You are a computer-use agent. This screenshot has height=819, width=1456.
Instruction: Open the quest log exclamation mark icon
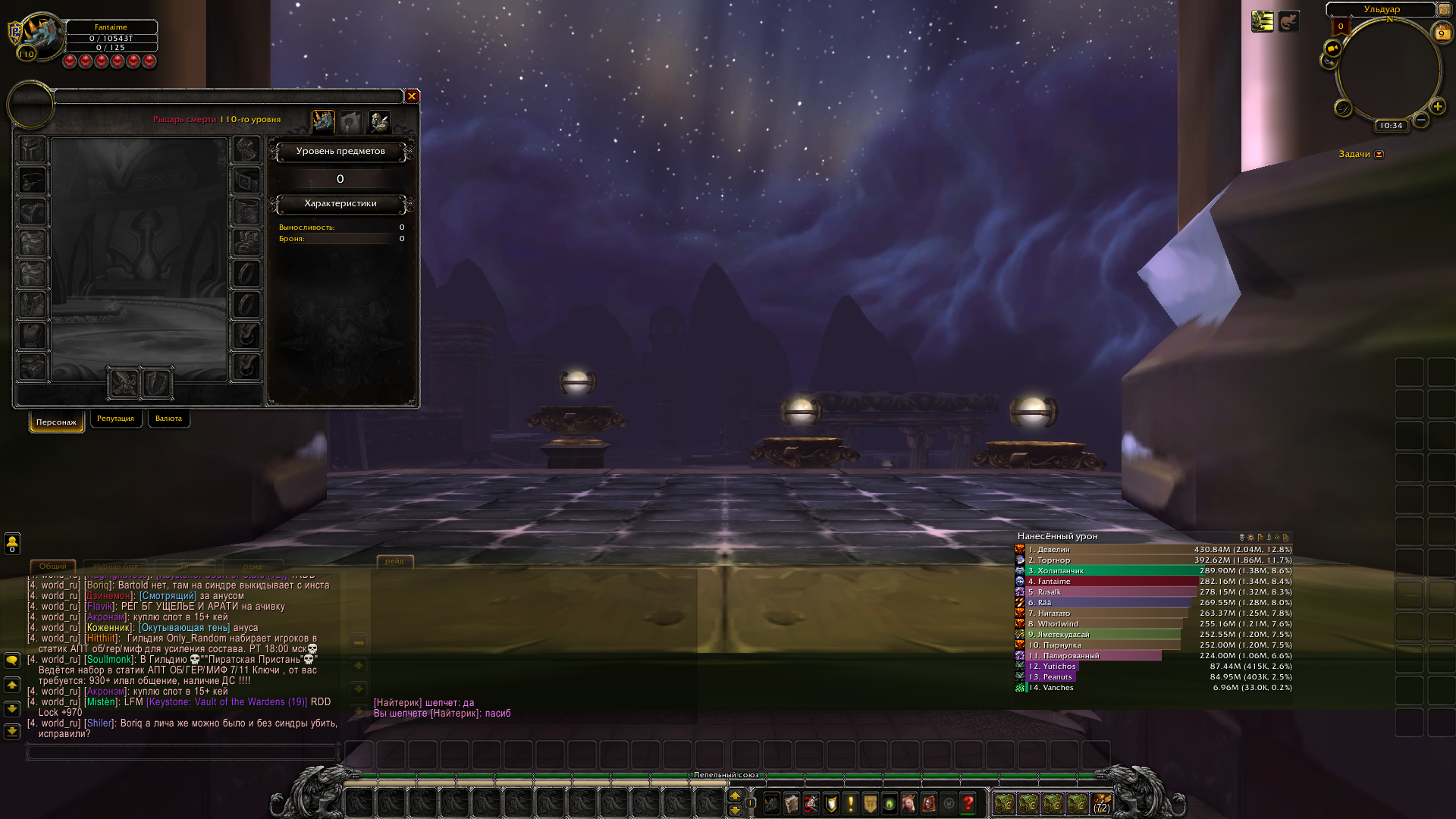pos(850,803)
